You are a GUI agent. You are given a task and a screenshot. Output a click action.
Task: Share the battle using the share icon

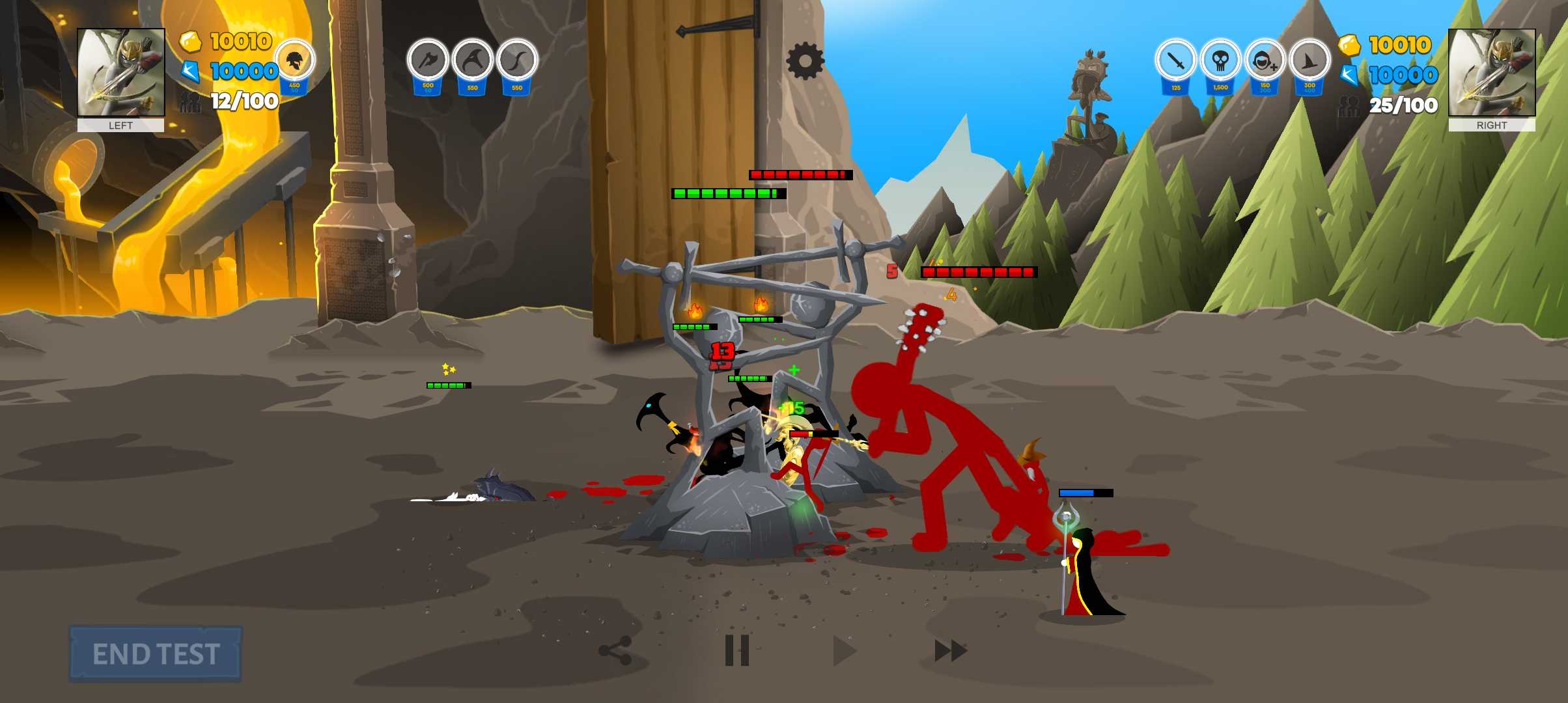click(x=615, y=650)
